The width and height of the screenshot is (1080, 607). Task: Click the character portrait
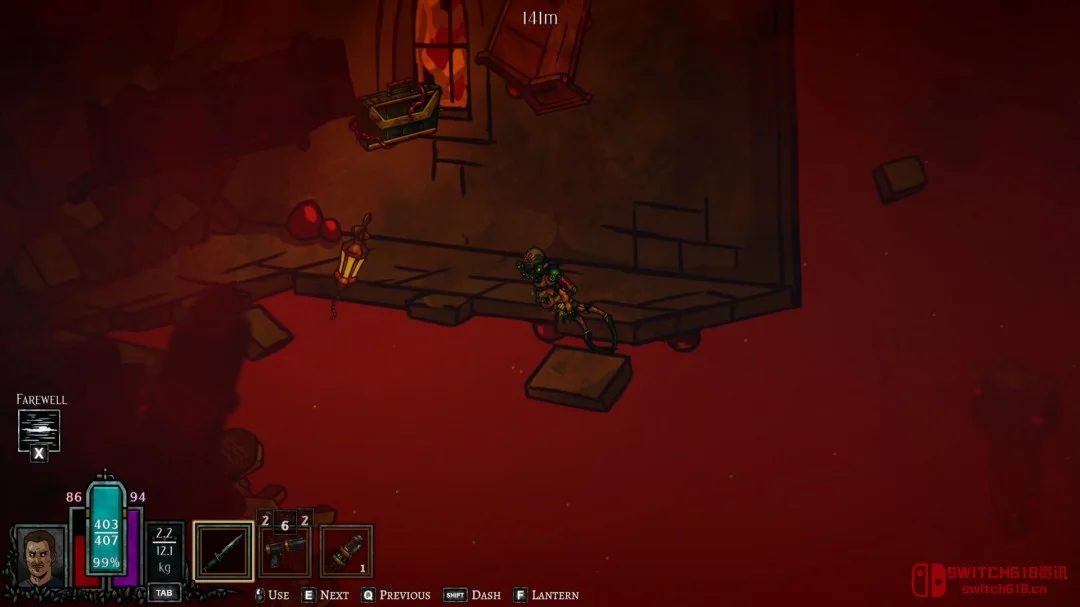40,556
